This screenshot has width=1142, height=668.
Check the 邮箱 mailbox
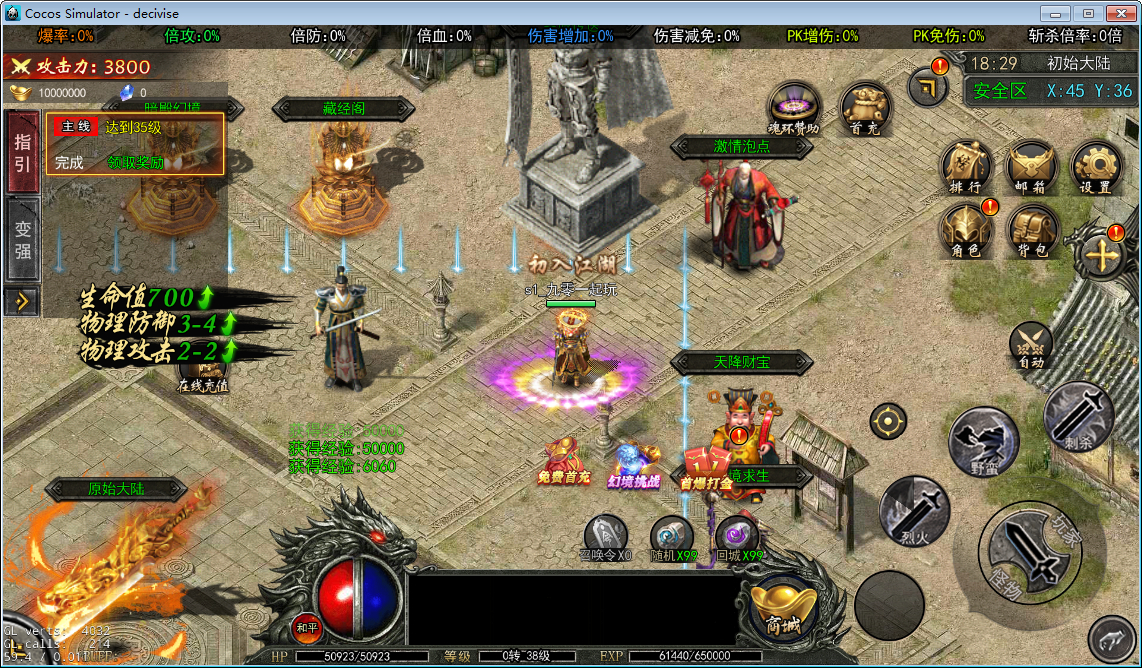[x=1031, y=167]
